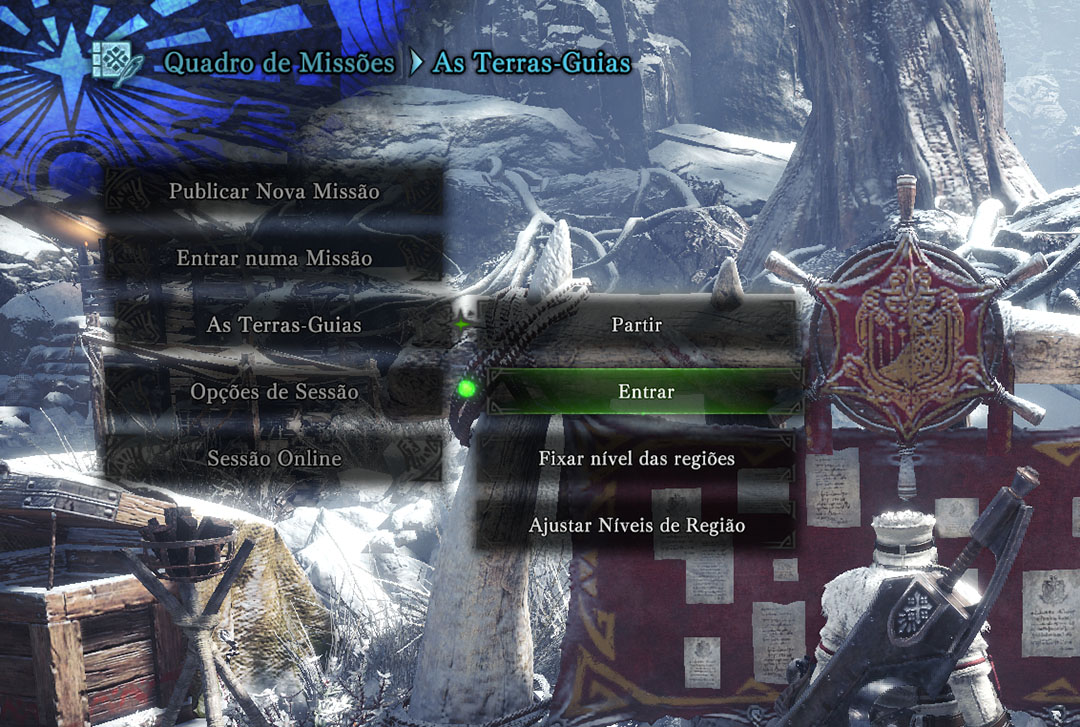
Task: Open As Terras-Guias menu entry
Action: point(284,325)
